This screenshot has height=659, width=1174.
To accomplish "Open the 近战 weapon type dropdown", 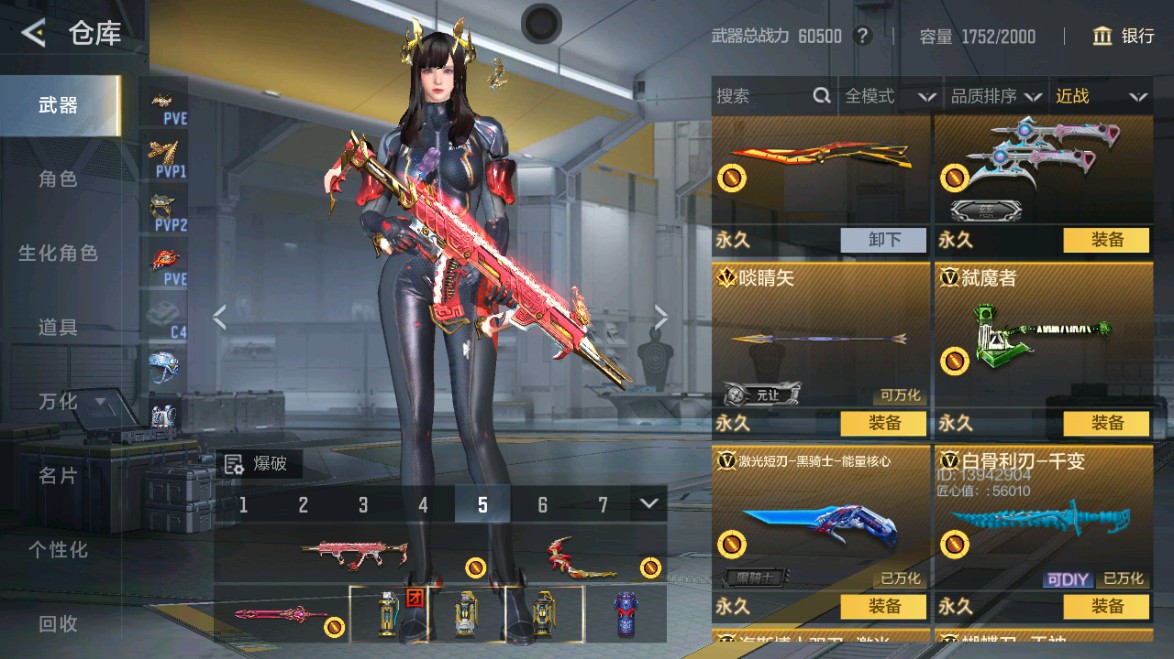I will (x=1099, y=96).
